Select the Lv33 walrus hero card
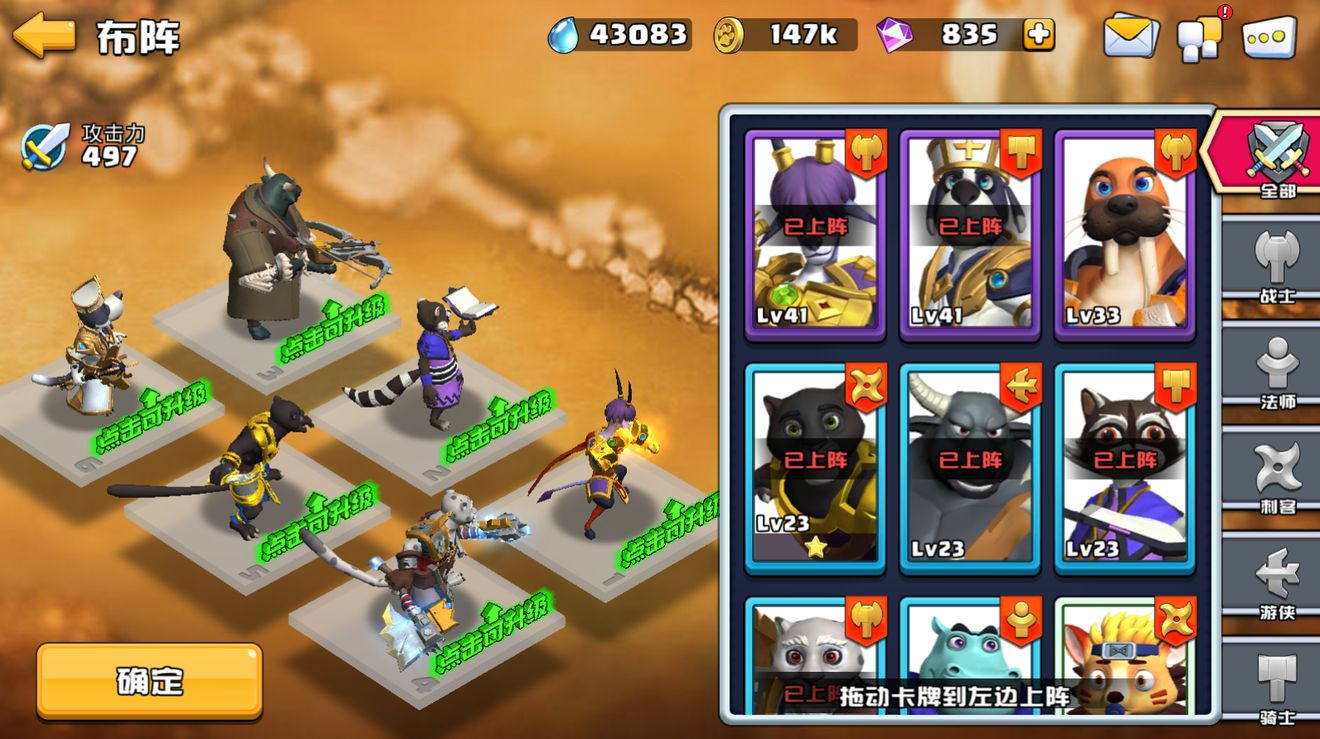Image resolution: width=1320 pixels, height=739 pixels. coord(1125,235)
